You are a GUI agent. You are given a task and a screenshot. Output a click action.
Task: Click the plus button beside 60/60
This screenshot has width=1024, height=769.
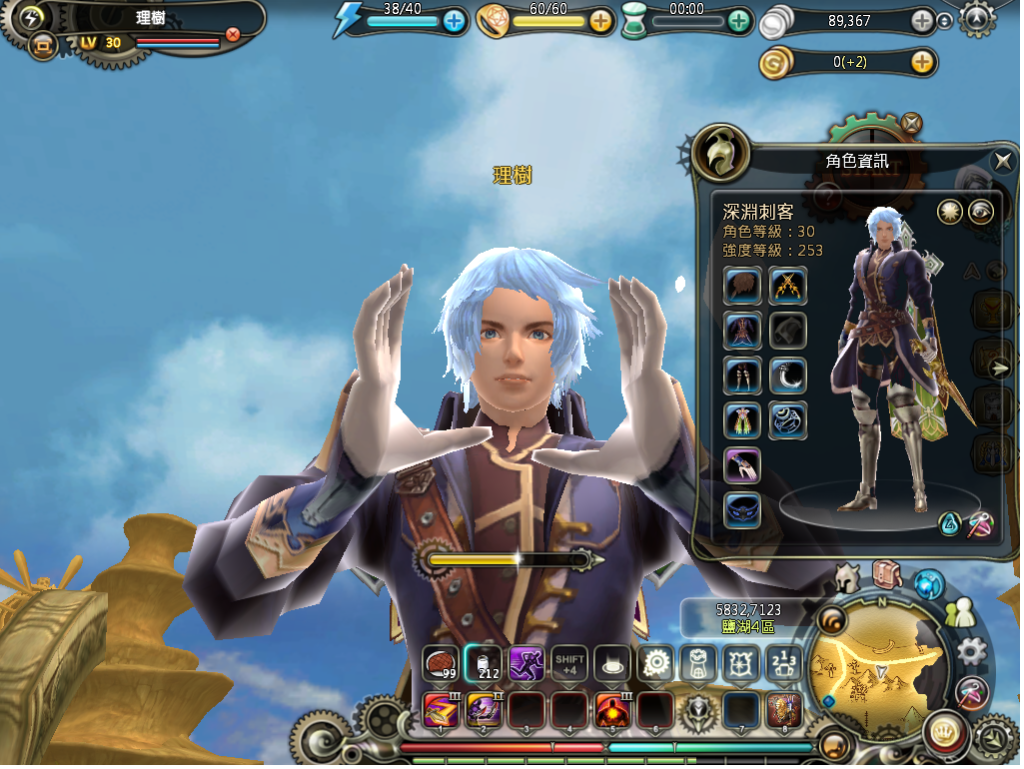[600, 20]
